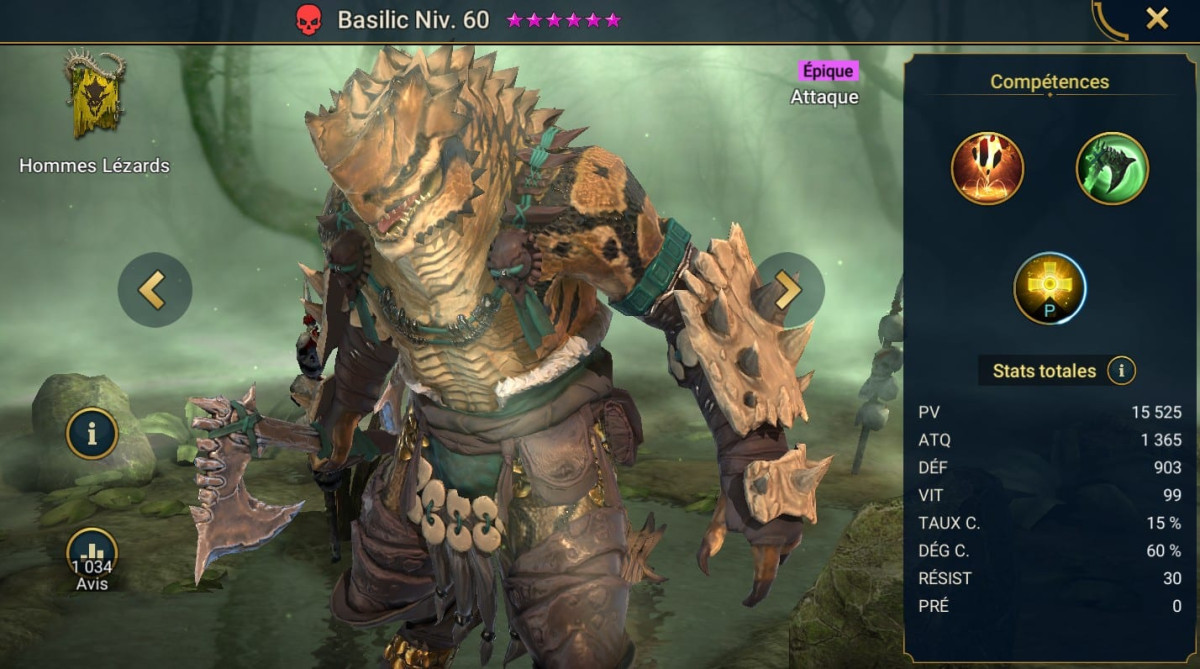This screenshot has height=669, width=1200.
Task: Close the Basilic champion screen
Action: tap(1157, 18)
